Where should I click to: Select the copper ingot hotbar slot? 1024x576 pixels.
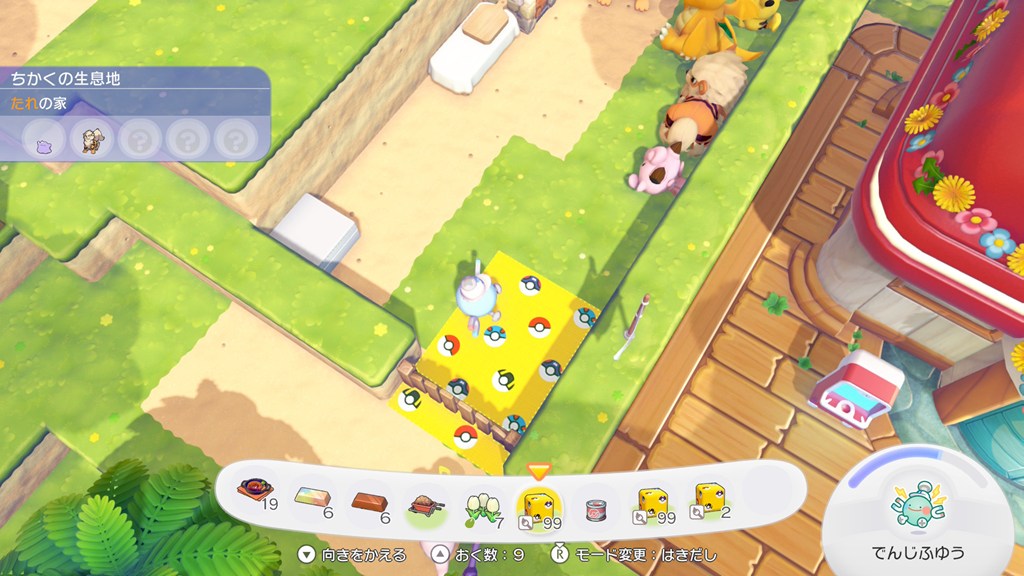pyautogui.click(x=369, y=495)
